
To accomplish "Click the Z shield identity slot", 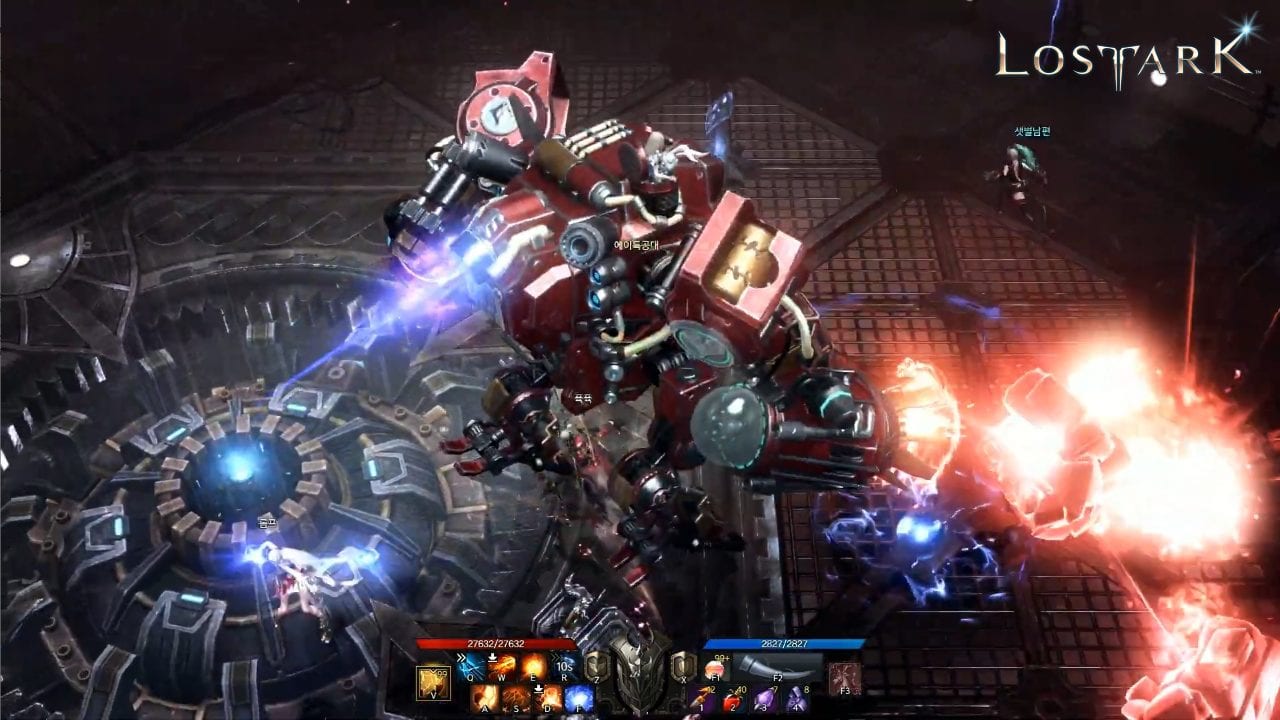I will [597, 668].
